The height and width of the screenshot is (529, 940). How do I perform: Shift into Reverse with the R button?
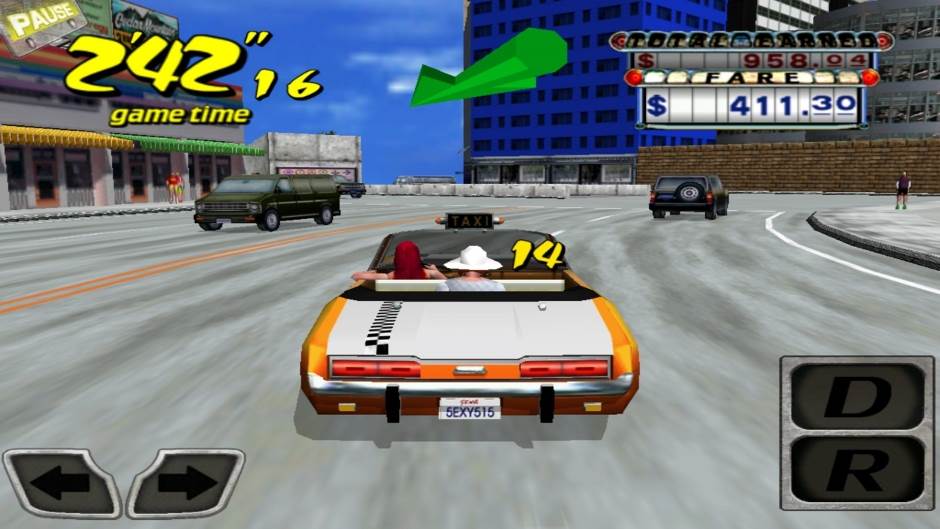click(x=857, y=468)
